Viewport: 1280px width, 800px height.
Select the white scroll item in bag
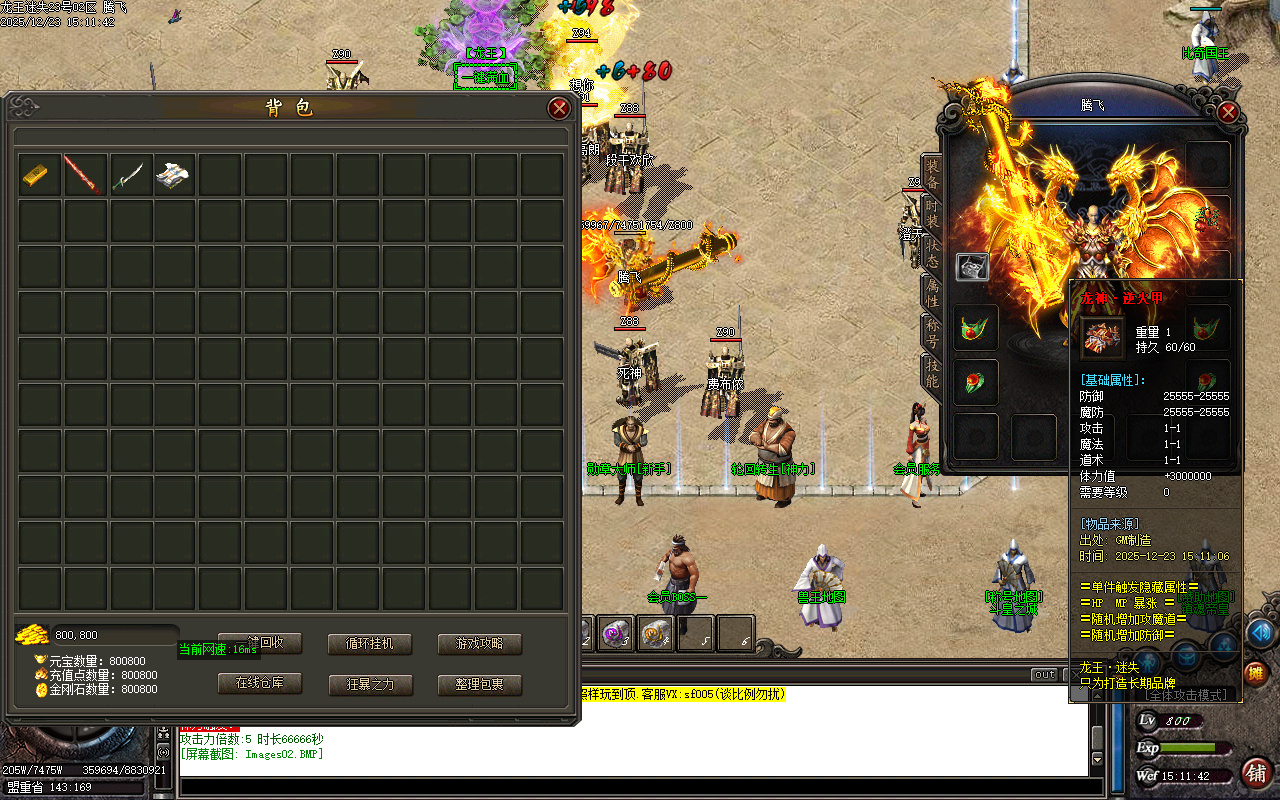pyautogui.click(x=176, y=175)
